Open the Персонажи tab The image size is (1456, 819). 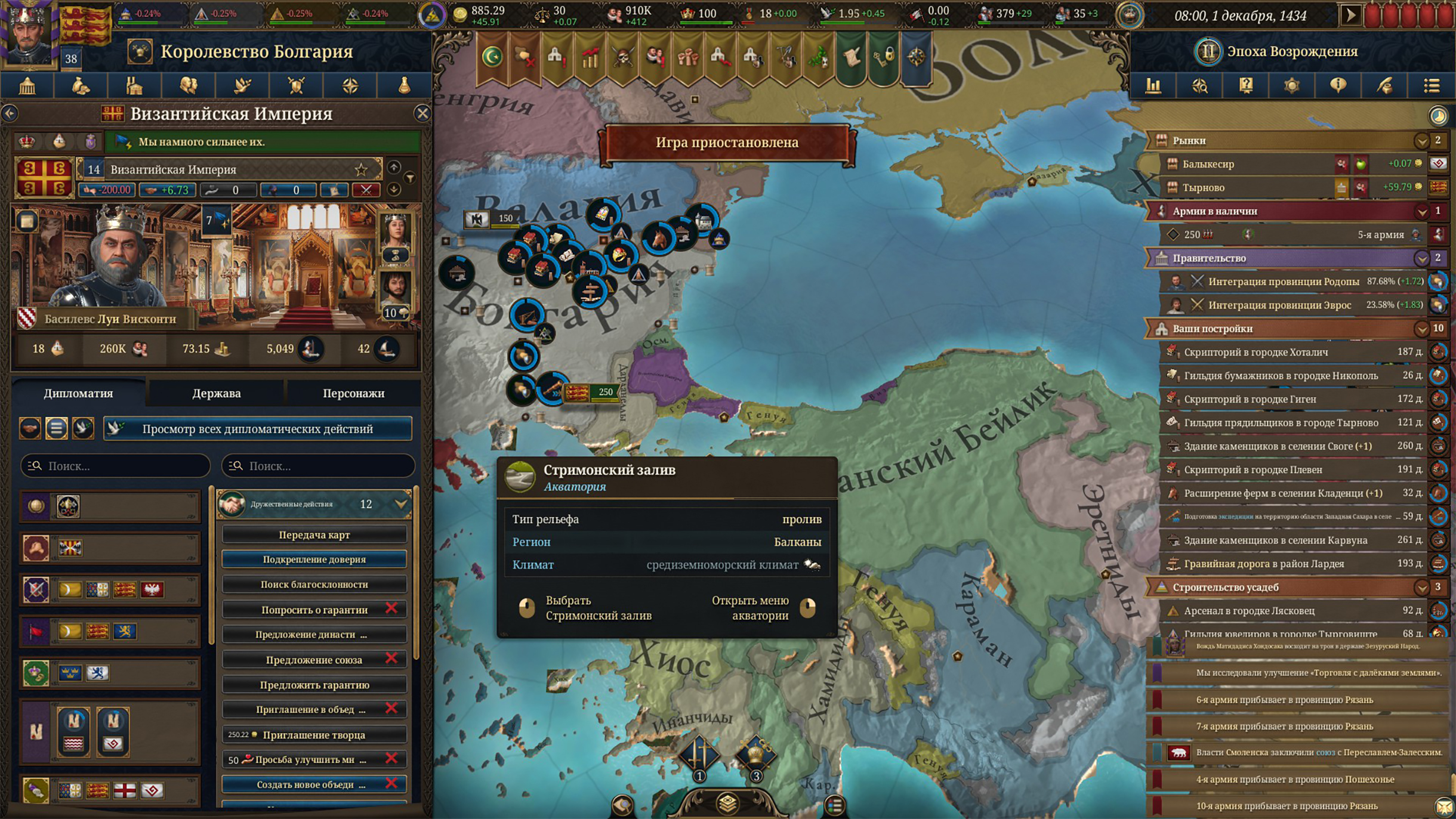pyautogui.click(x=353, y=393)
